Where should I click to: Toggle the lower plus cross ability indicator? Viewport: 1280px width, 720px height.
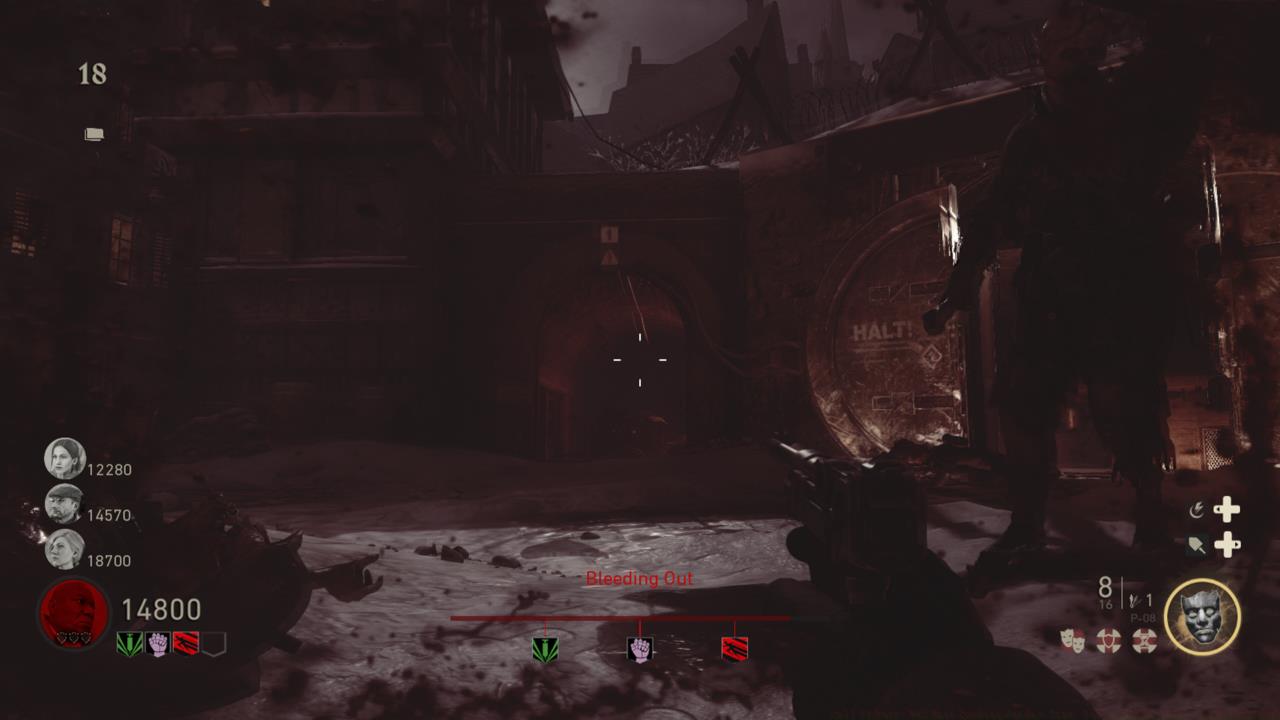[1228, 545]
